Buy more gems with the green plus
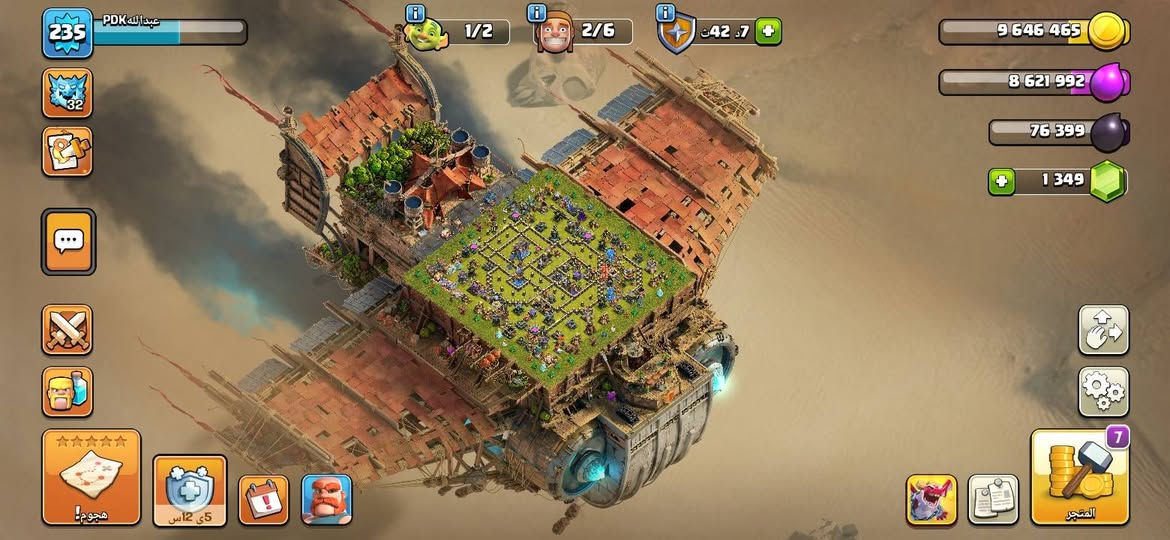1170x540 pixels. click(1001, 181)
